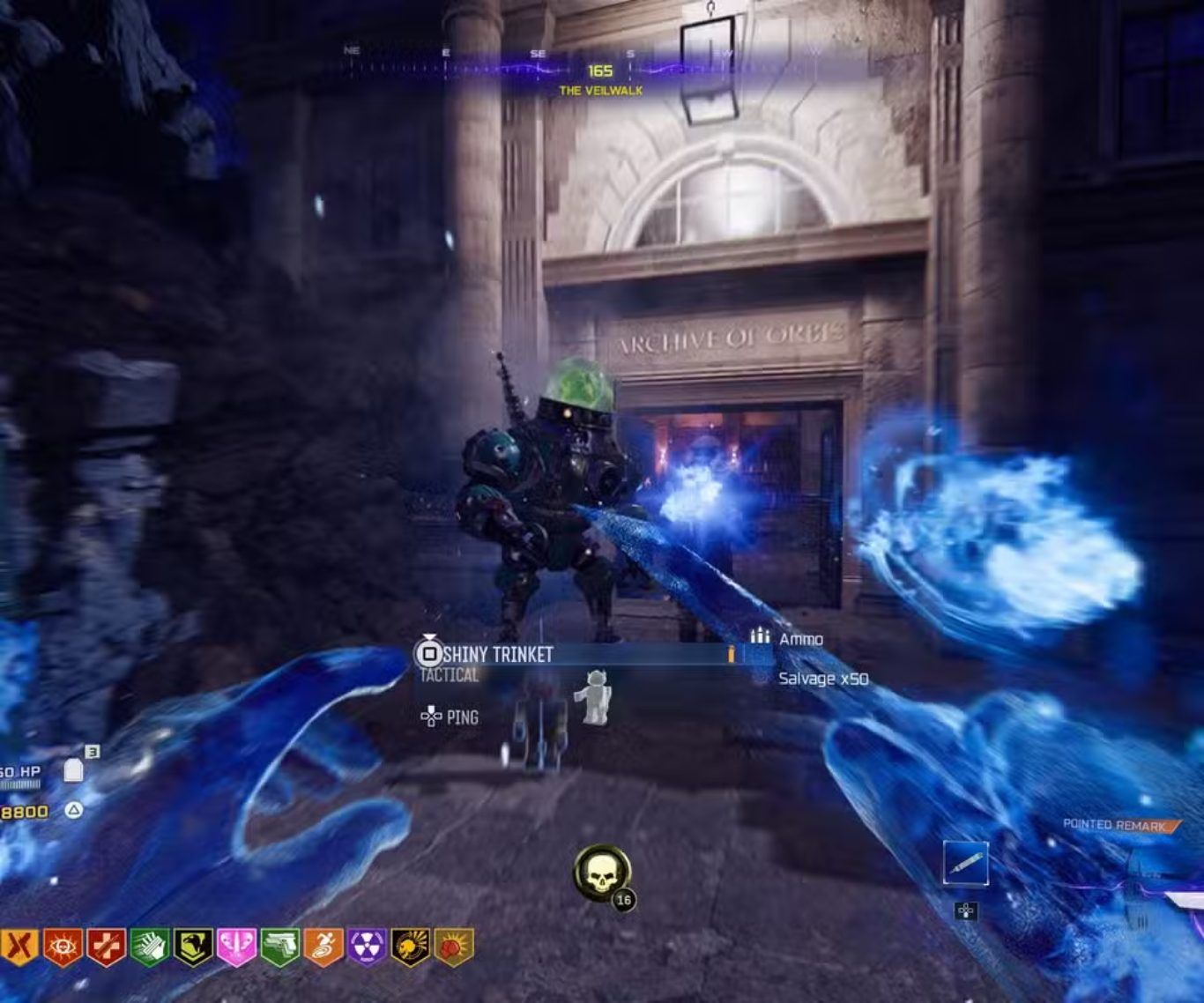Viewport: 1204px width, 1003px height.
Task: Select the Shiny Trinket tactical entry
Action: [498, 654]
